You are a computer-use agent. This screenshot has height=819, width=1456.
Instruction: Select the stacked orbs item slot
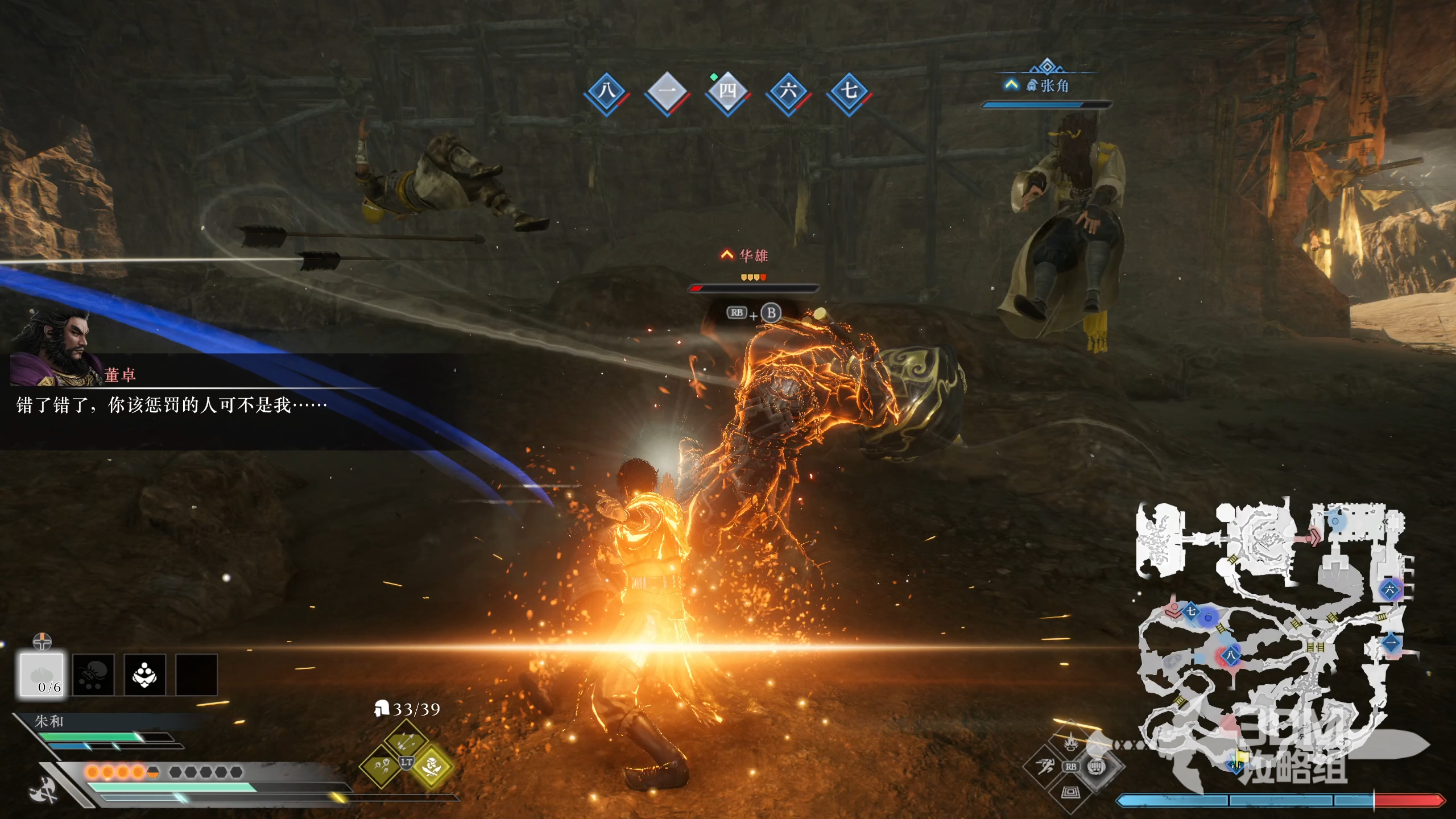pyautogui.click(x=145, y=675)
